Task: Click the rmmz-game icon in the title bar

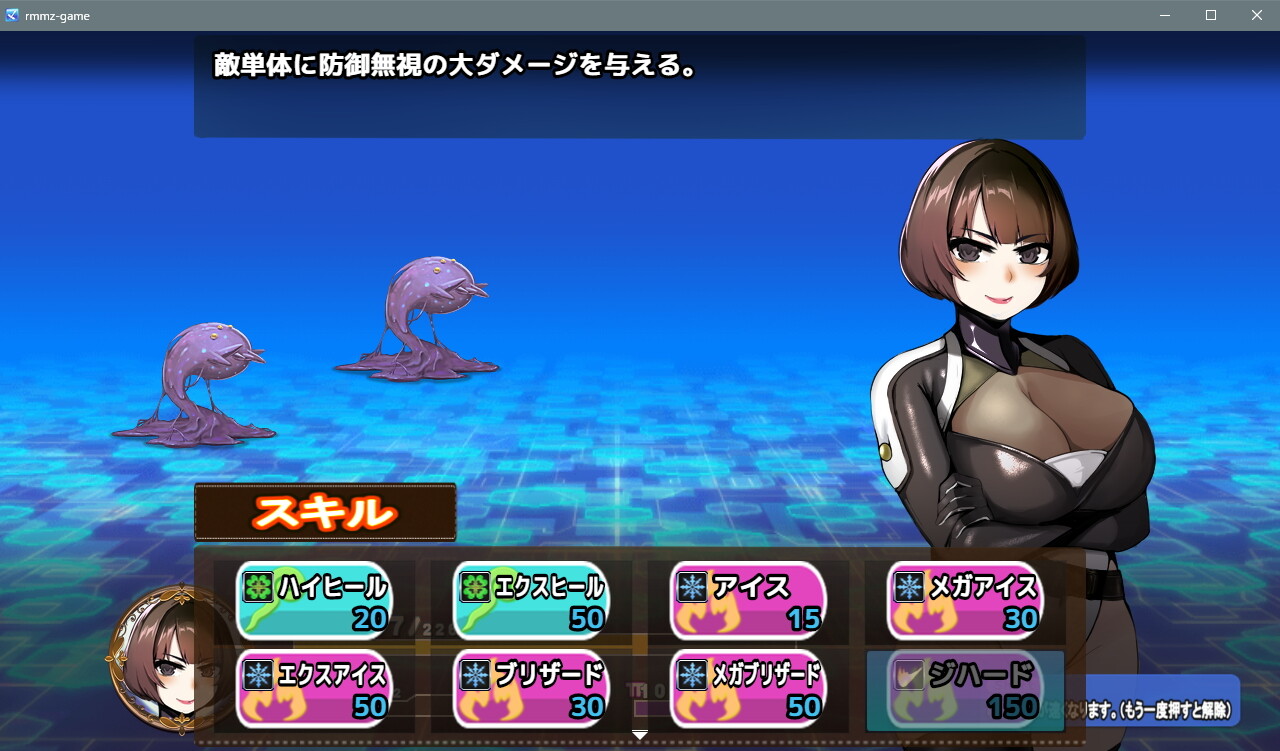Action: [13, 15]
